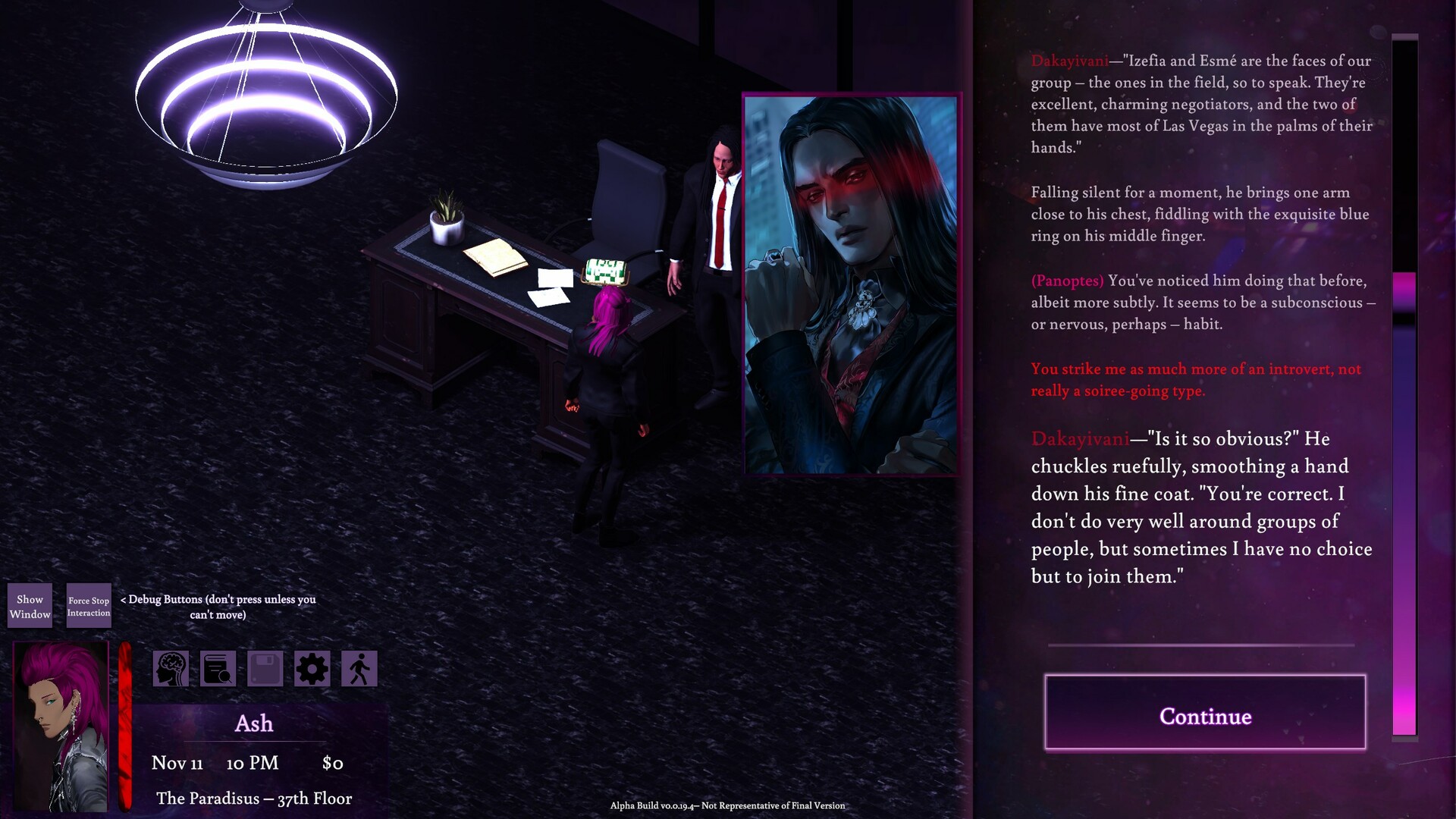Enable Force Stop Interaction
Viewport: 1456px width, 819px height.
(x=88, y=605)
